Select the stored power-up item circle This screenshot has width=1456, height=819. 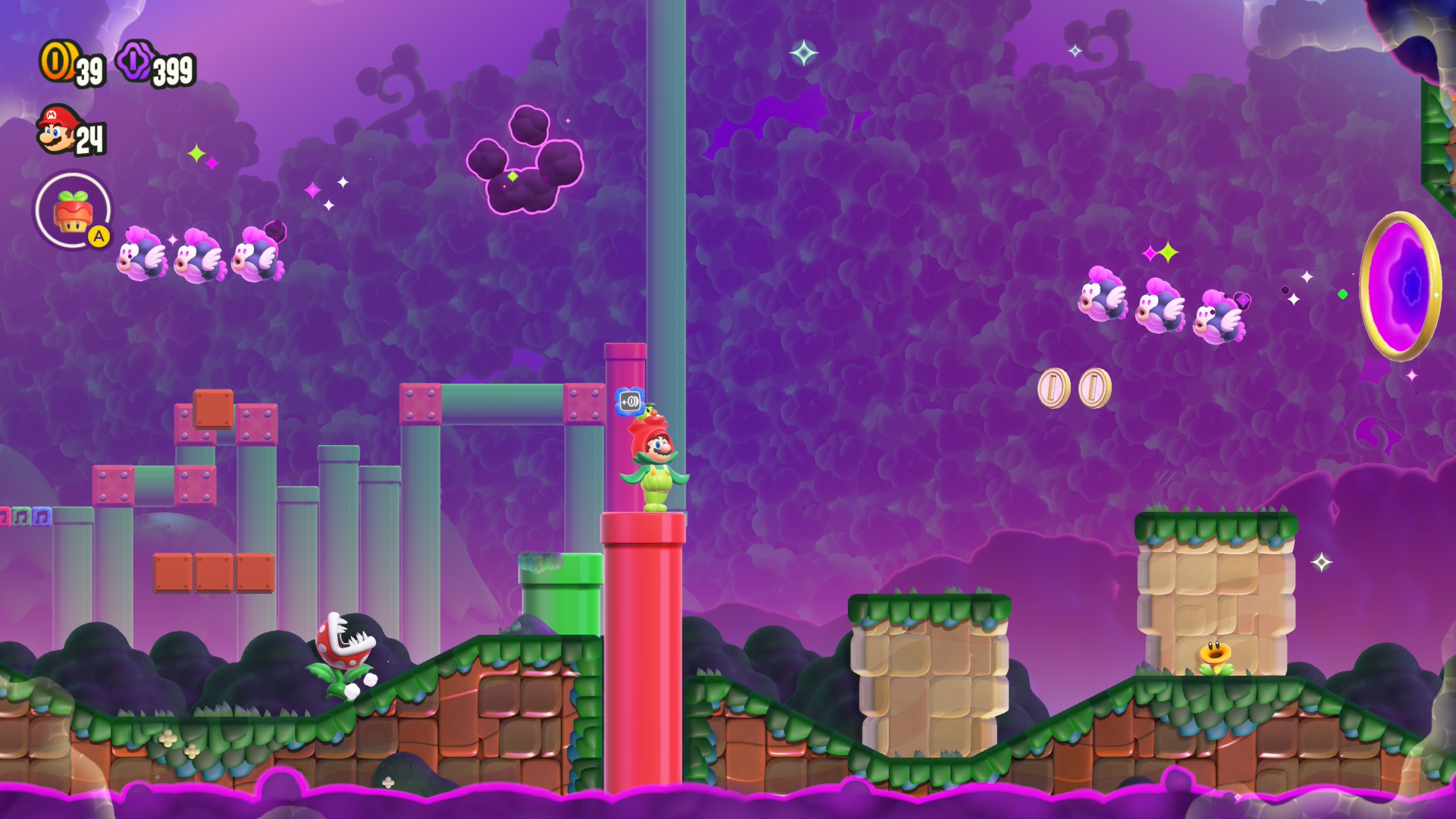click(73, 210)
